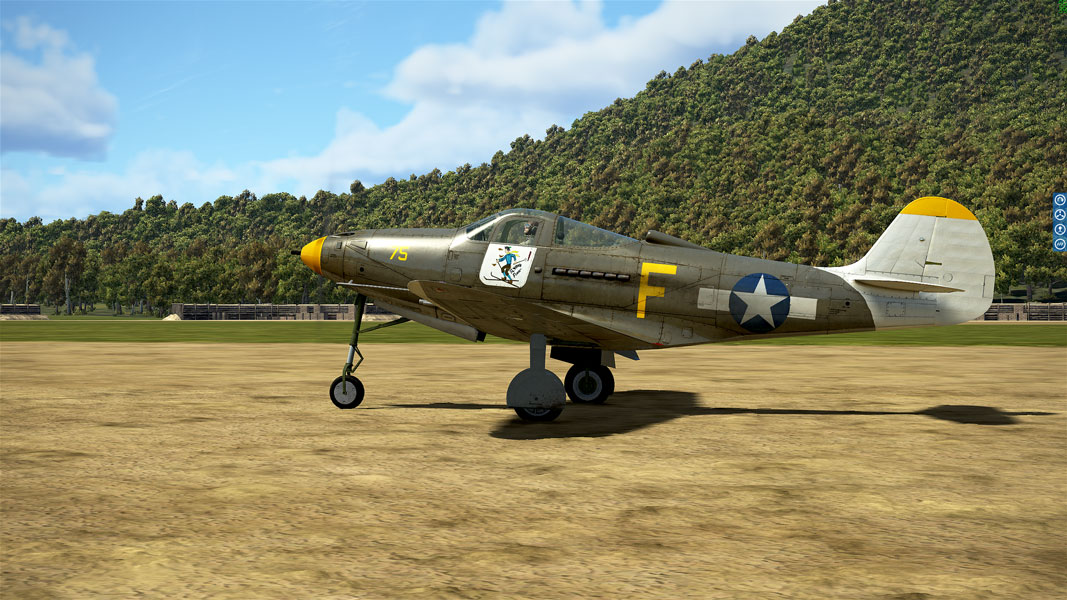Image resolution: width=1067 pixels, height=600 pixels.
Task: Click the bottom icon in the blue side panel
Action: point(1059,244)
